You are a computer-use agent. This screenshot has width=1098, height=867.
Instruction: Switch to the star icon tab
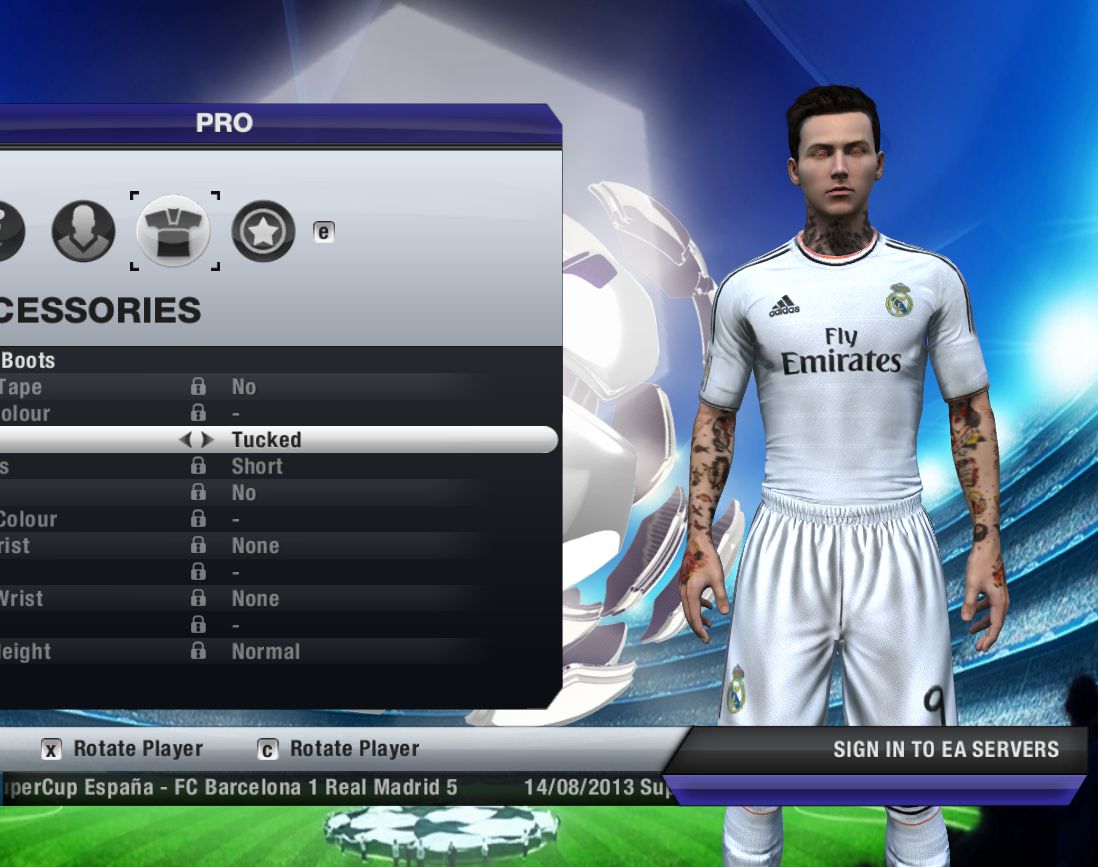(x=263, y=231)
